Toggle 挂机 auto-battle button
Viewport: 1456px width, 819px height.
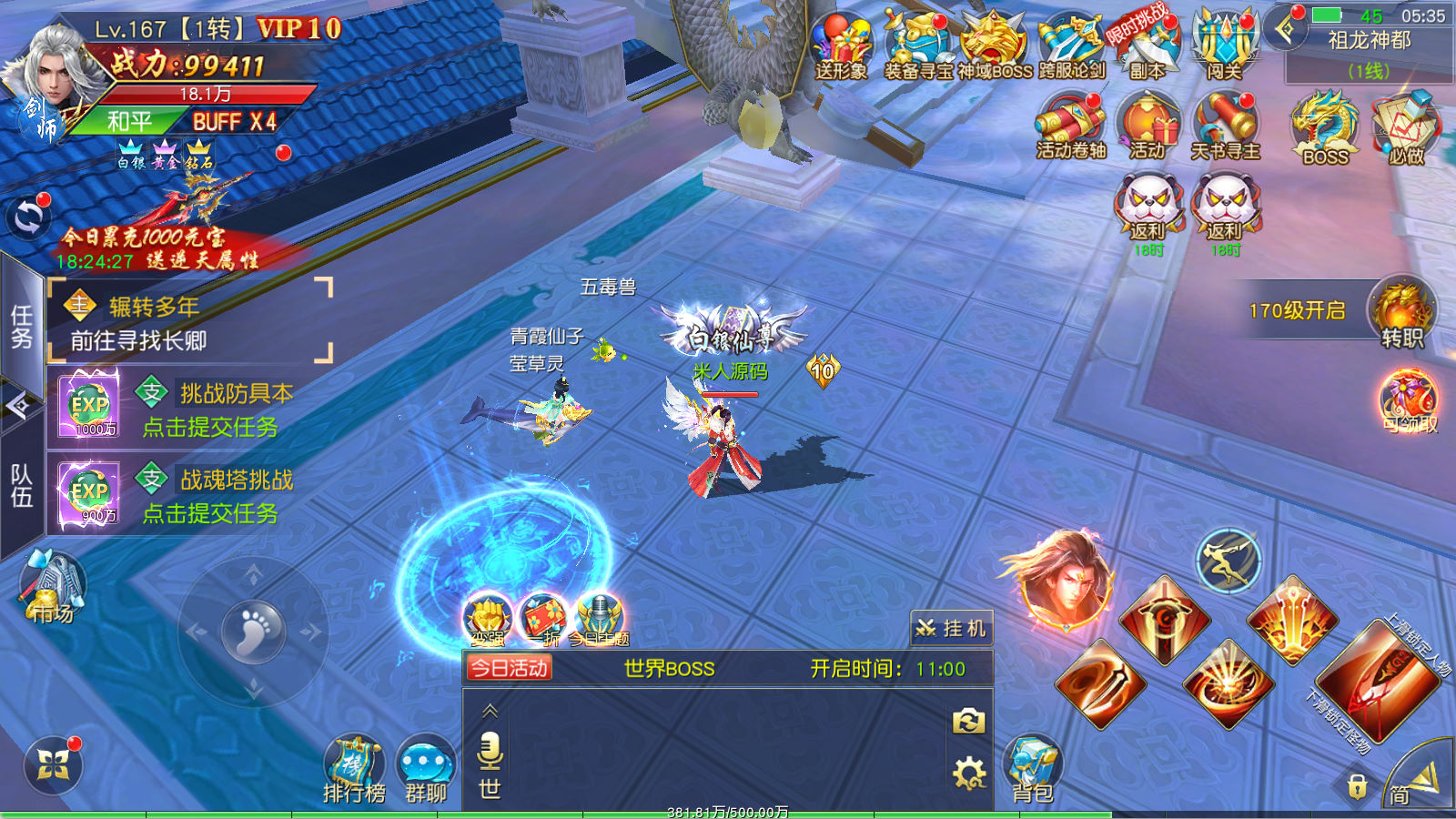(x=951, y=628)
